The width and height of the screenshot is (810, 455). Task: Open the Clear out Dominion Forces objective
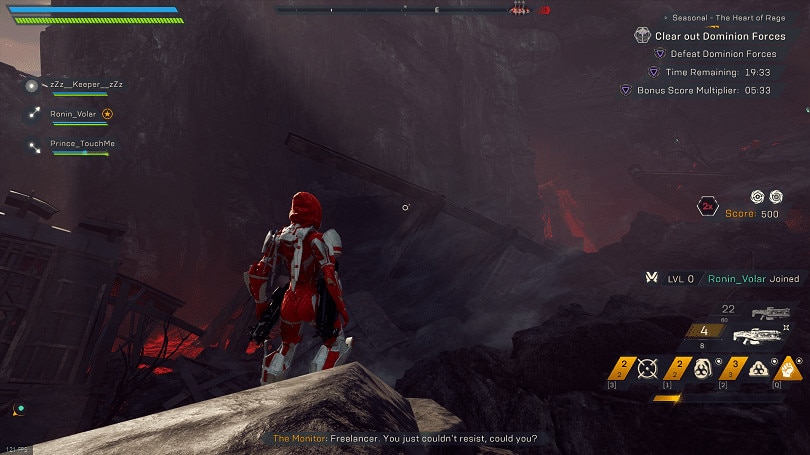coord(719,36)
